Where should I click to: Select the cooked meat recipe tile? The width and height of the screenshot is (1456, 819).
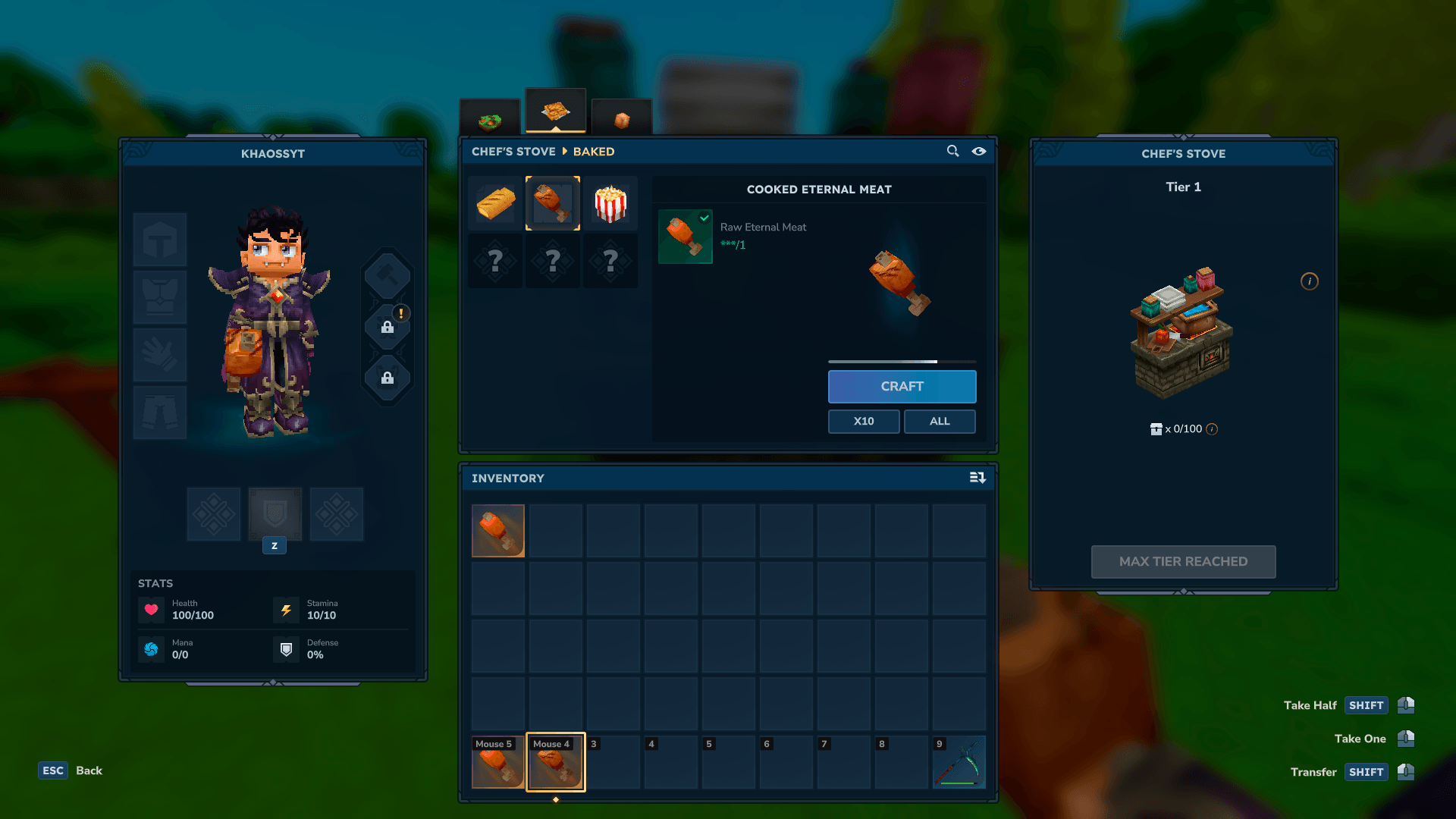(553, 203)
